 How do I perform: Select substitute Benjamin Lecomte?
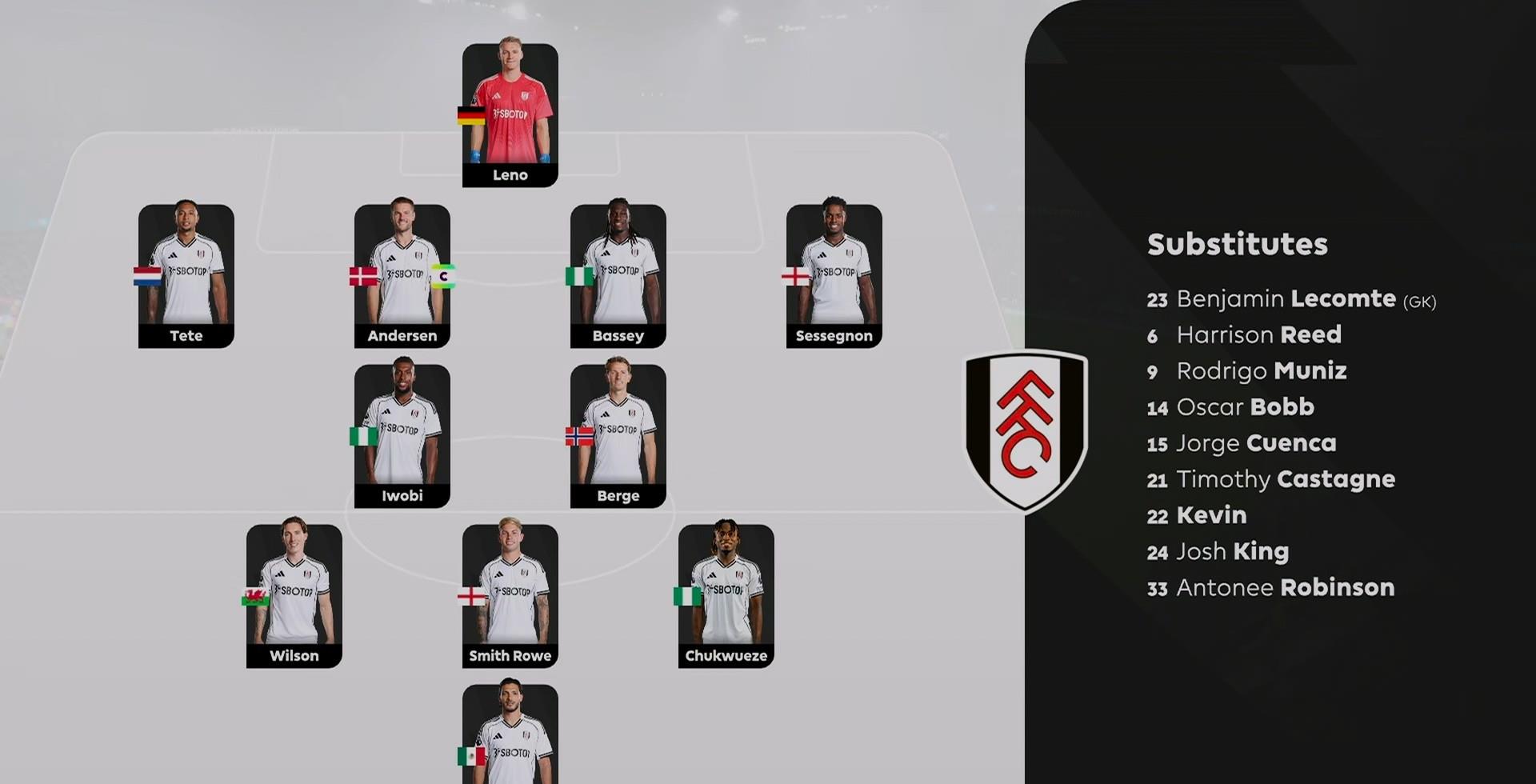pyautogui.click(x=1290, y=299)
